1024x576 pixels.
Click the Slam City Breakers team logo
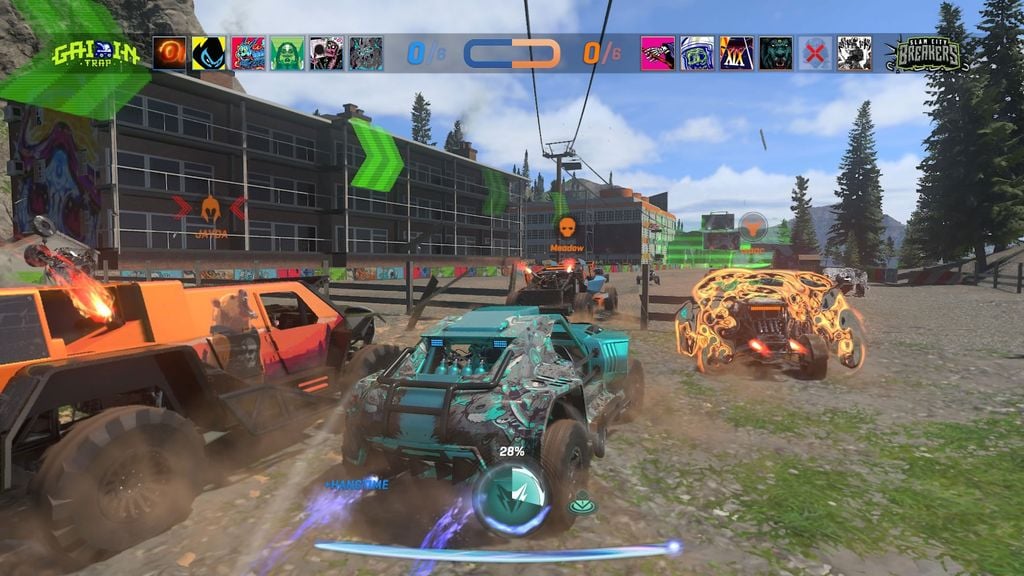pyautogui.click(x=927, y=53)
